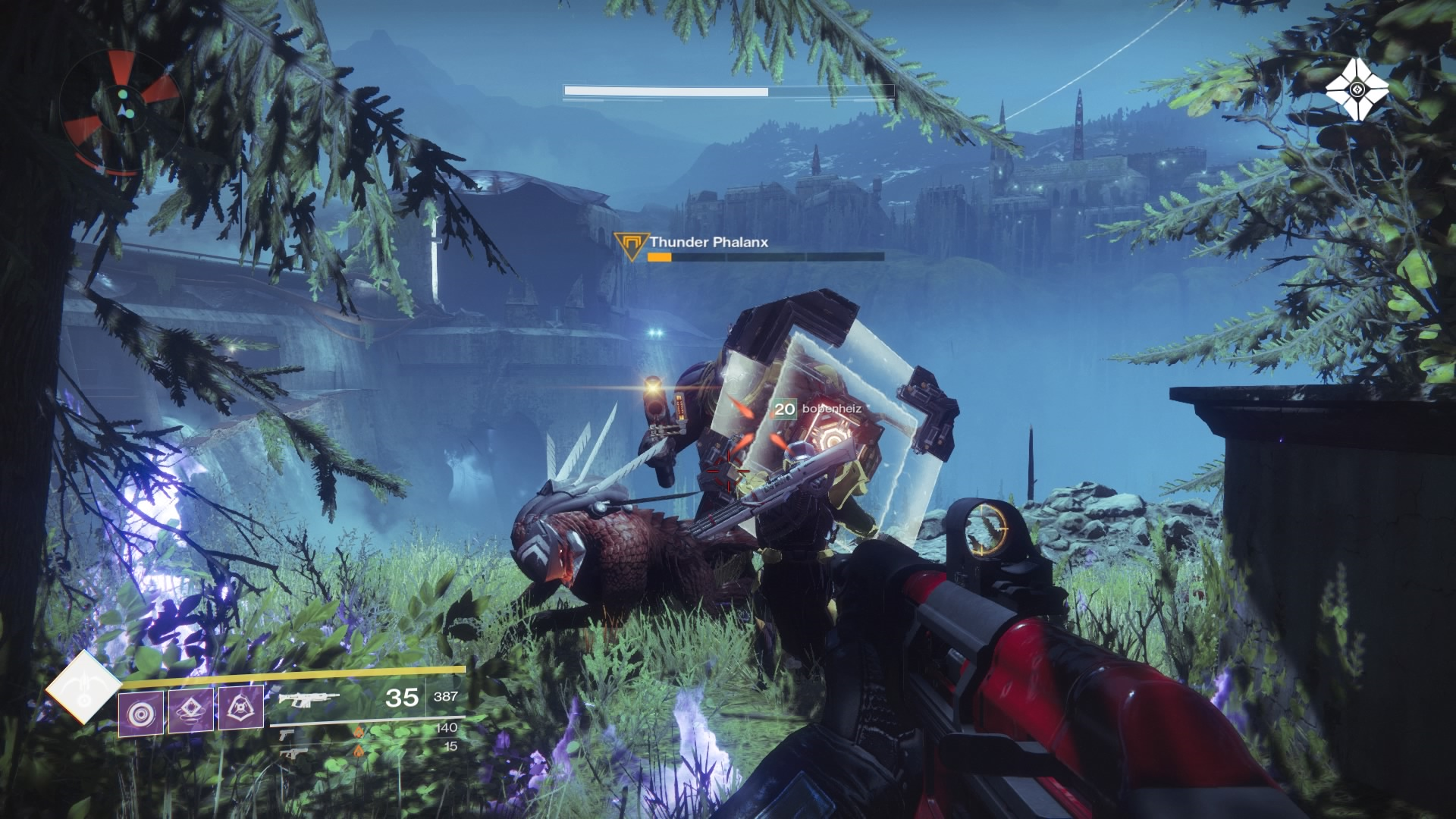Switch to the third weapon with 15 ammo
This screenshot has width=1456, height=819.
288,752
